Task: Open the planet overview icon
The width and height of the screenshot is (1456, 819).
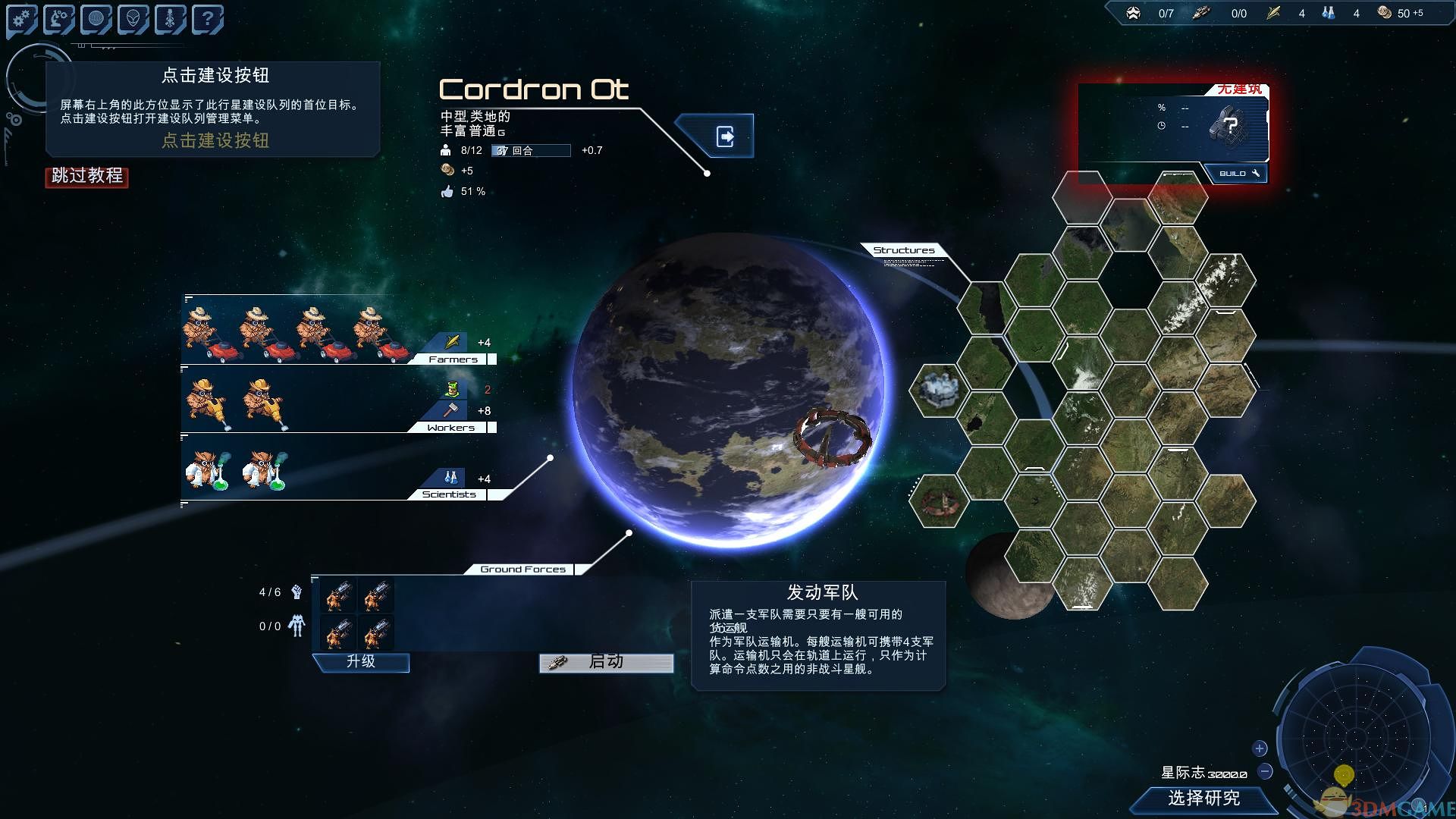Action: coord(96,19)
